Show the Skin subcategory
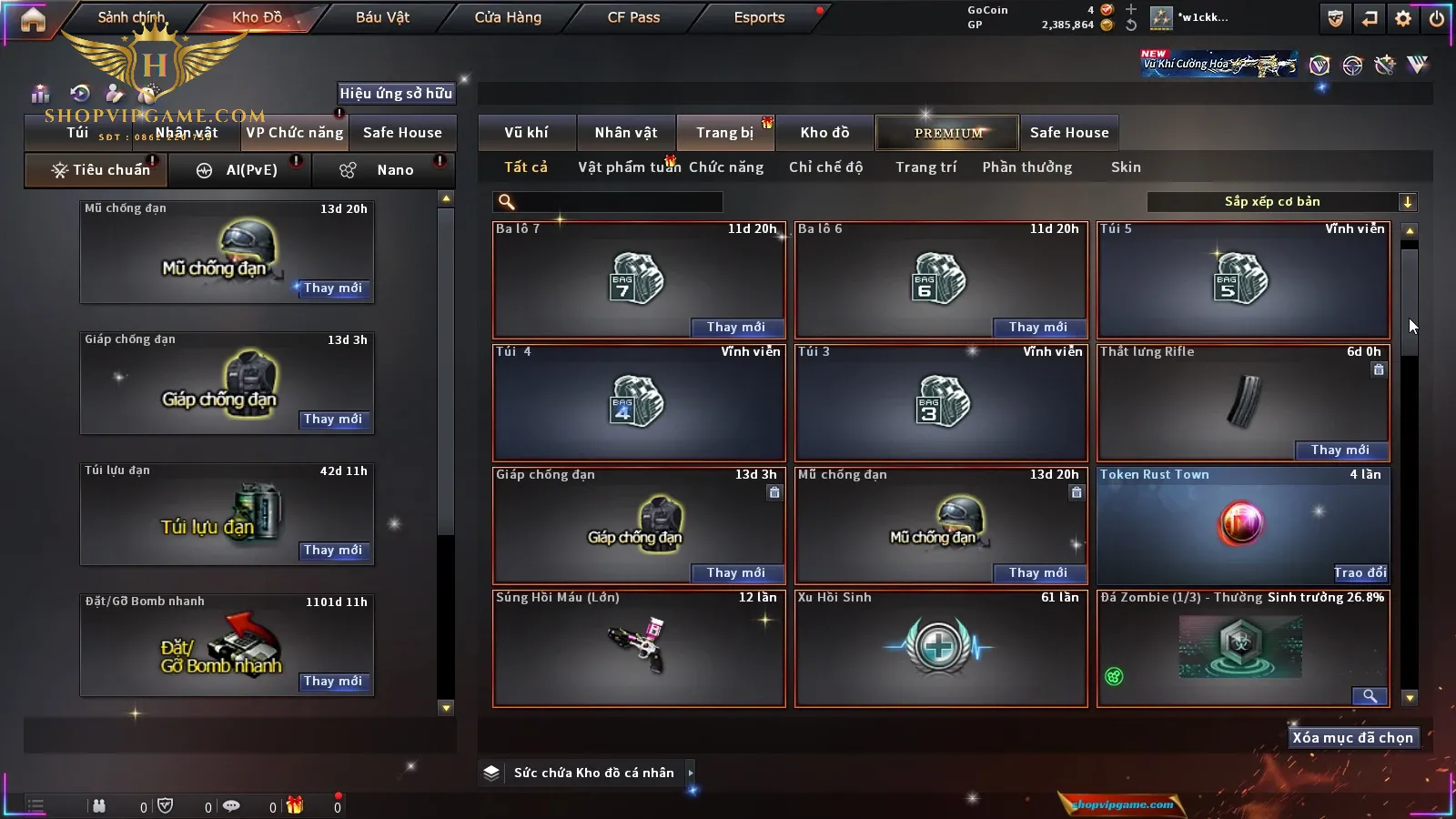Viewport: 1456px width, 819px height. (x=1126, y=167)
